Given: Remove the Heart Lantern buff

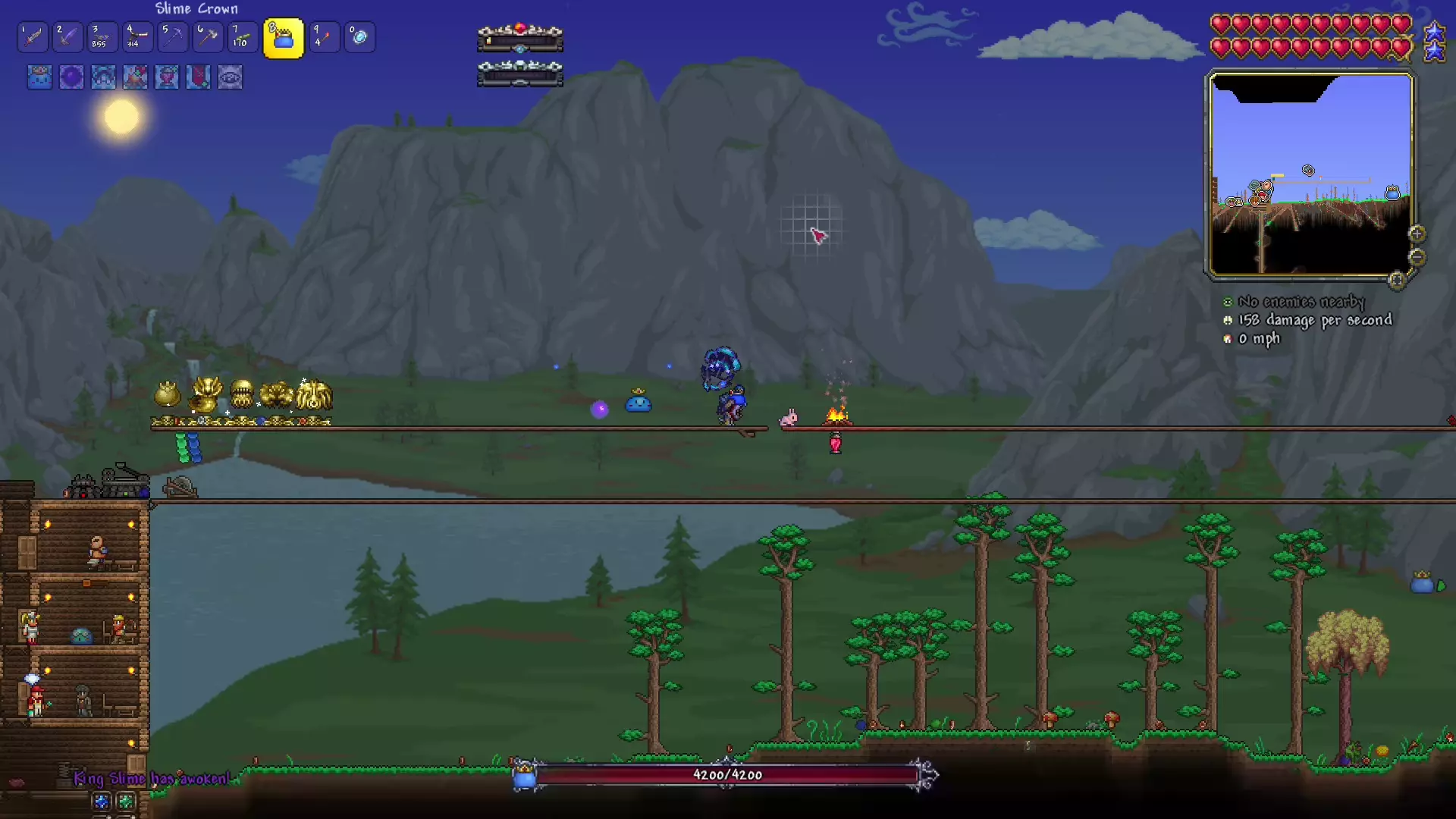Looking at the screenshot, I should coord(166,77).
